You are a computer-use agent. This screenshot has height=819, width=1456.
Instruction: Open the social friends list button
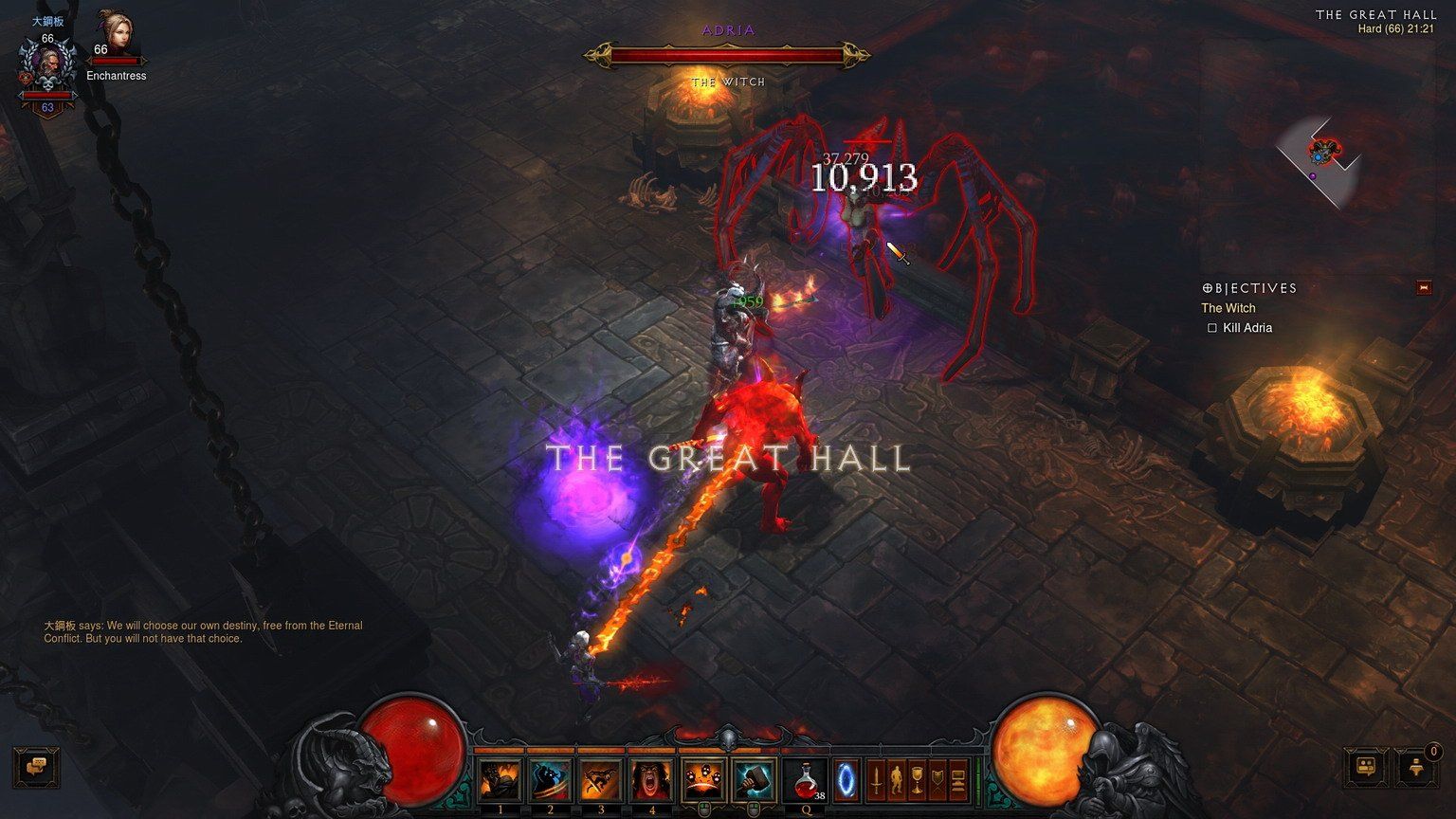coord(1367,767)
